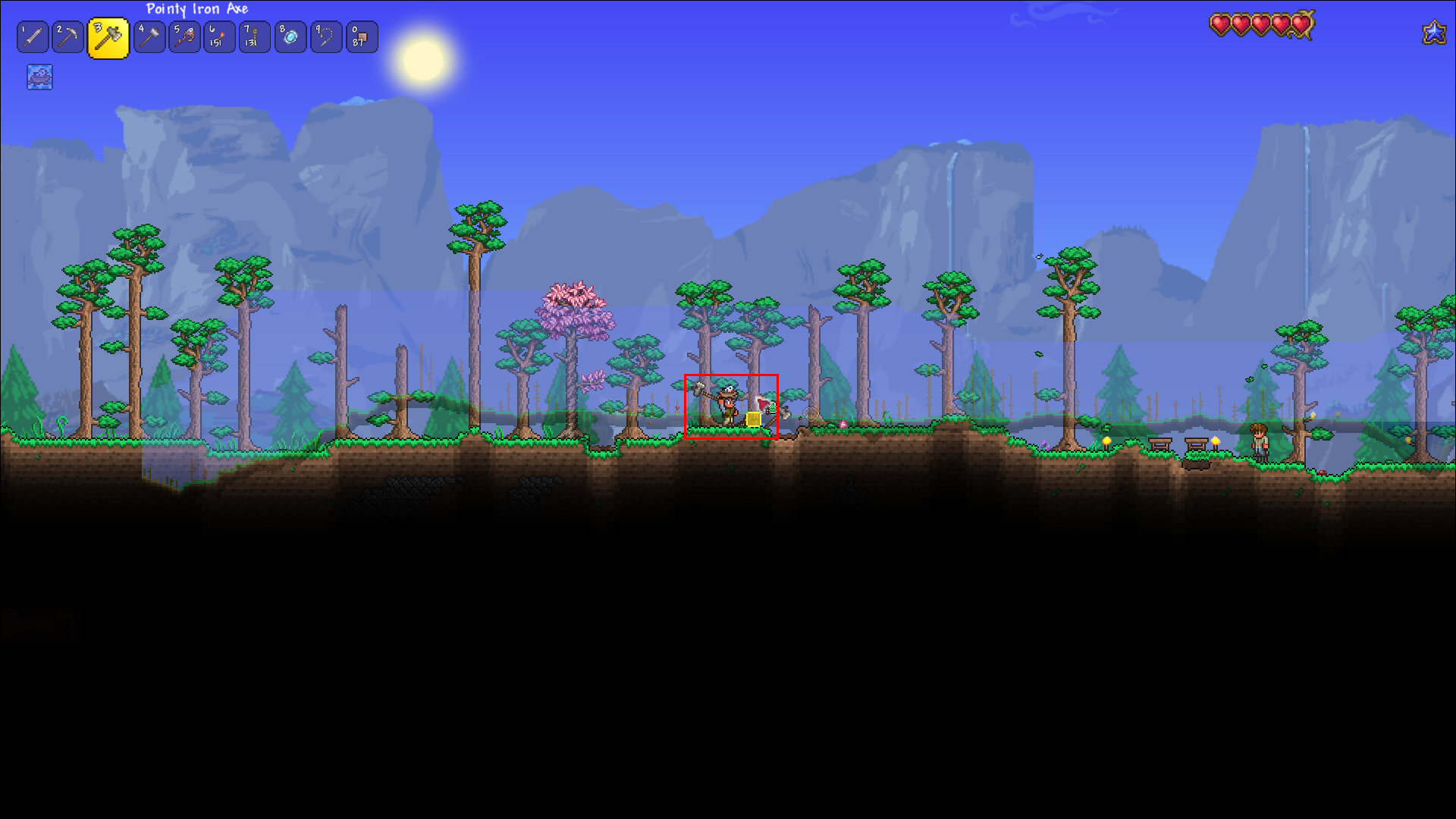This screenshot has width=1456, height=819.
Task: Select the sword in hotbar slot 1
Action: [x=32, y=36]
